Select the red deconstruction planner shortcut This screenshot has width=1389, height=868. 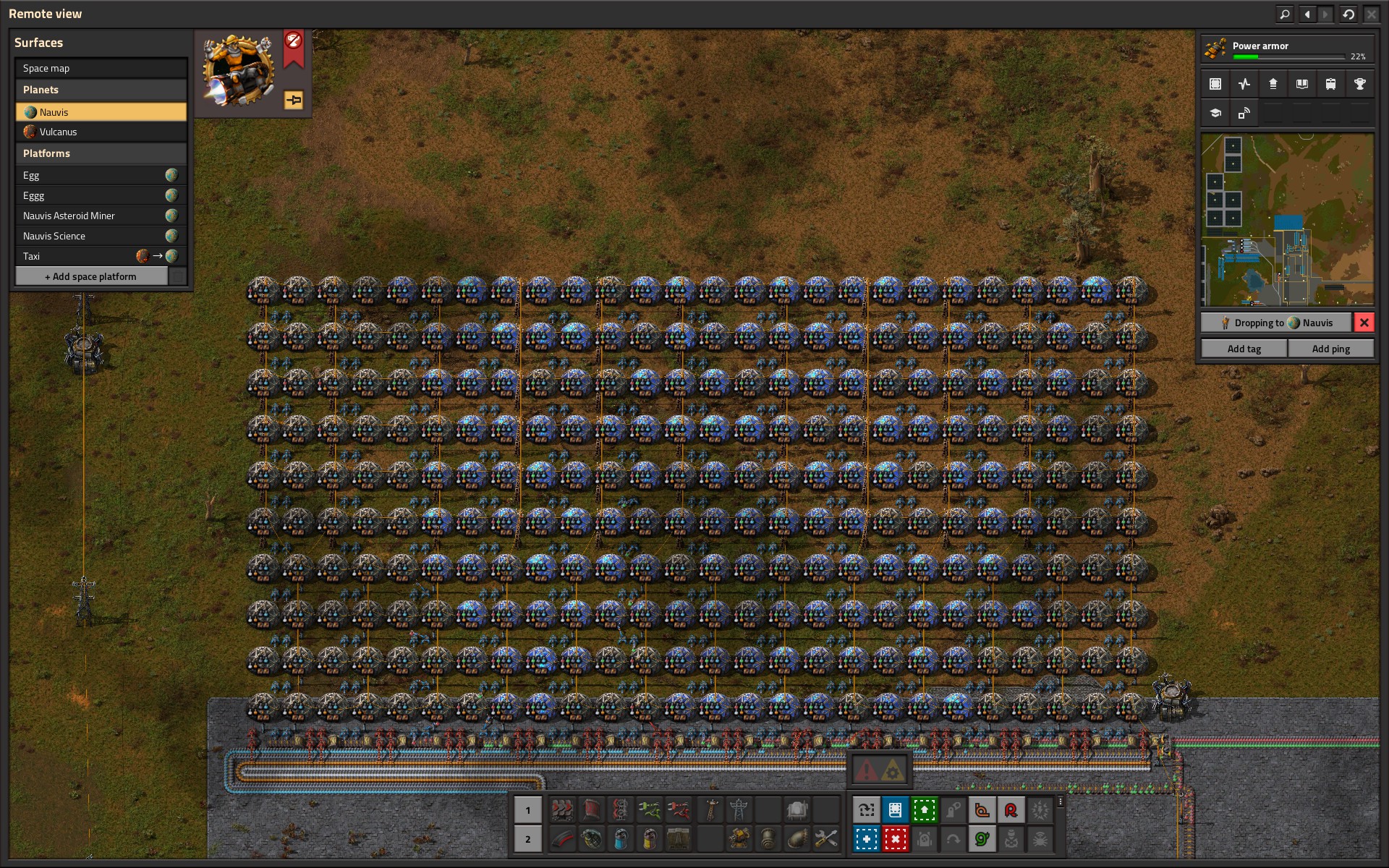[x=895, y=839]
